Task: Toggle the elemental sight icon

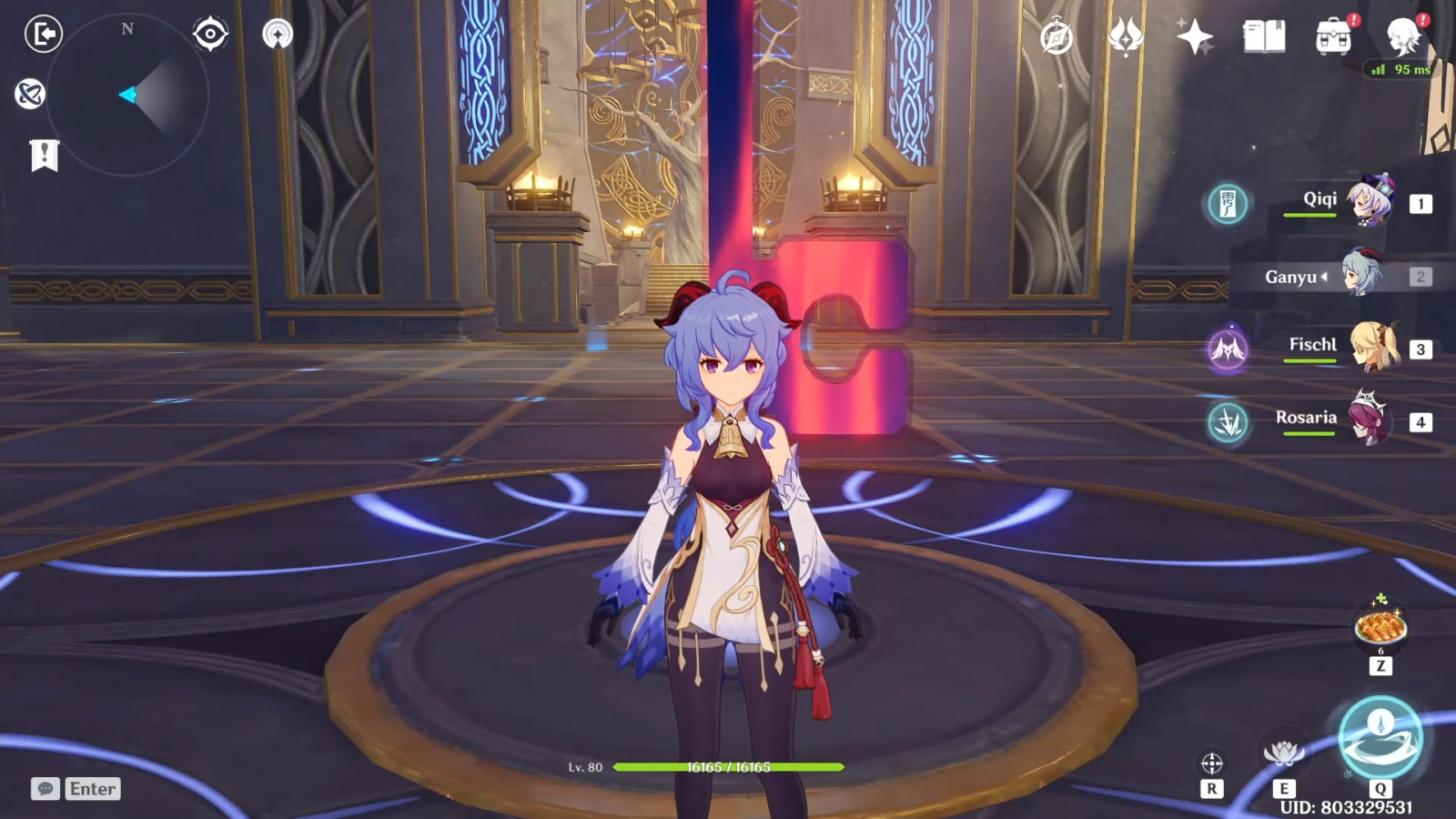Action: [30, 94]
